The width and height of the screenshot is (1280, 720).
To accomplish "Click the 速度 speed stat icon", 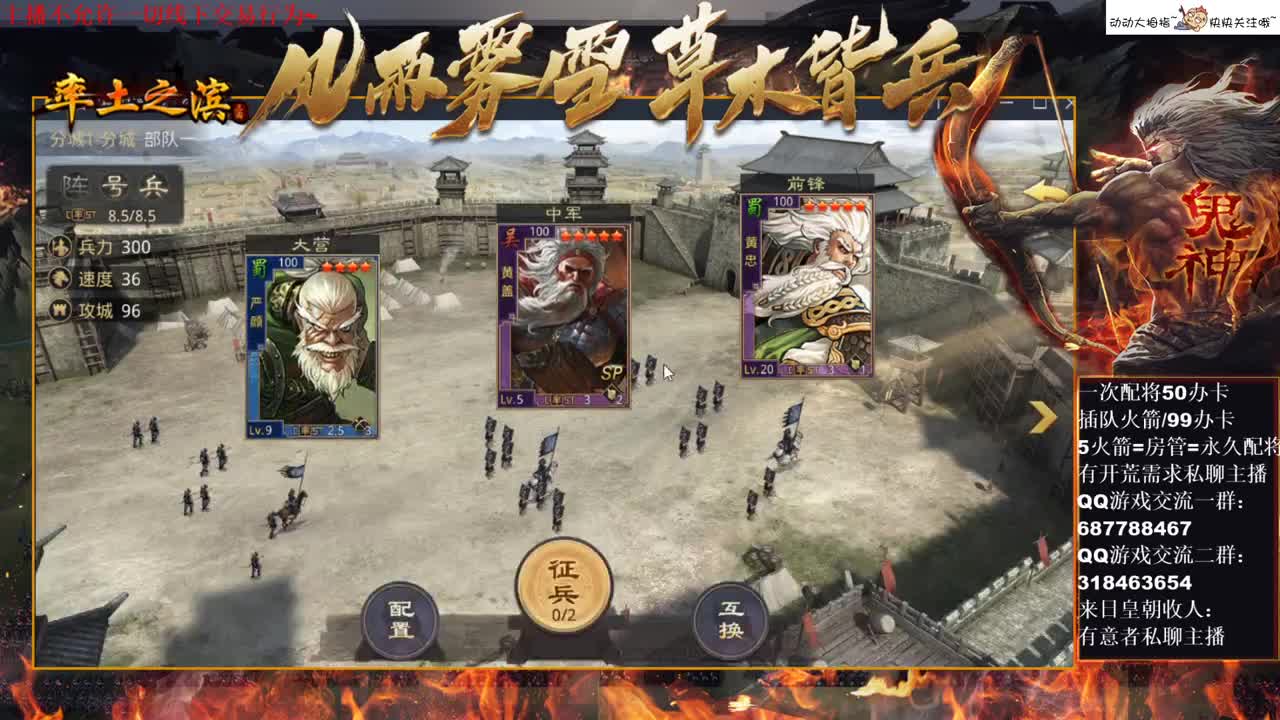I will [x=61, y=279].
